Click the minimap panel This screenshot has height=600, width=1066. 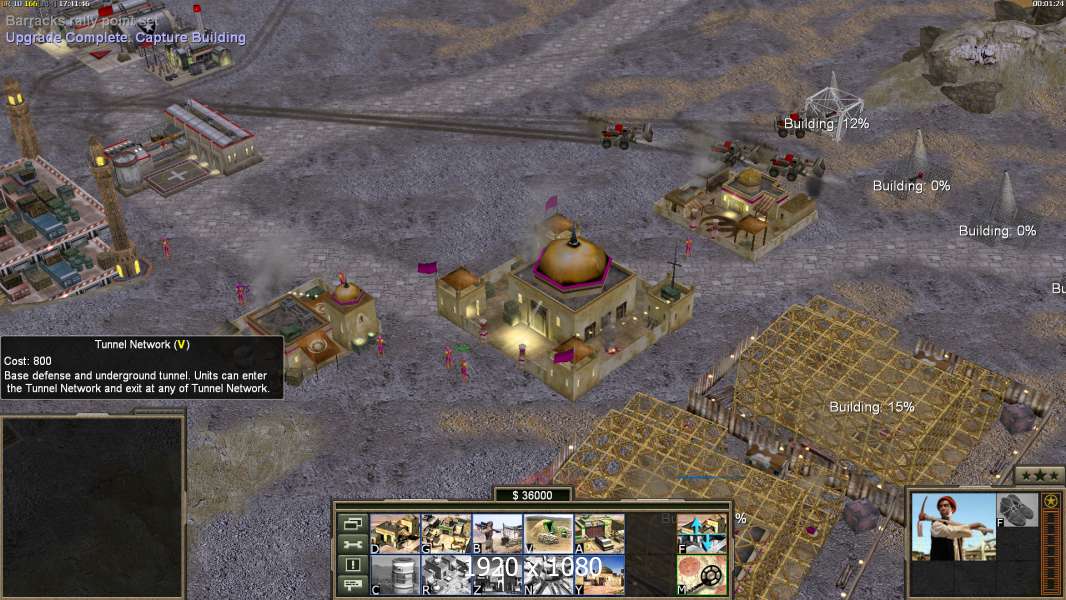(x=92, y=507)
